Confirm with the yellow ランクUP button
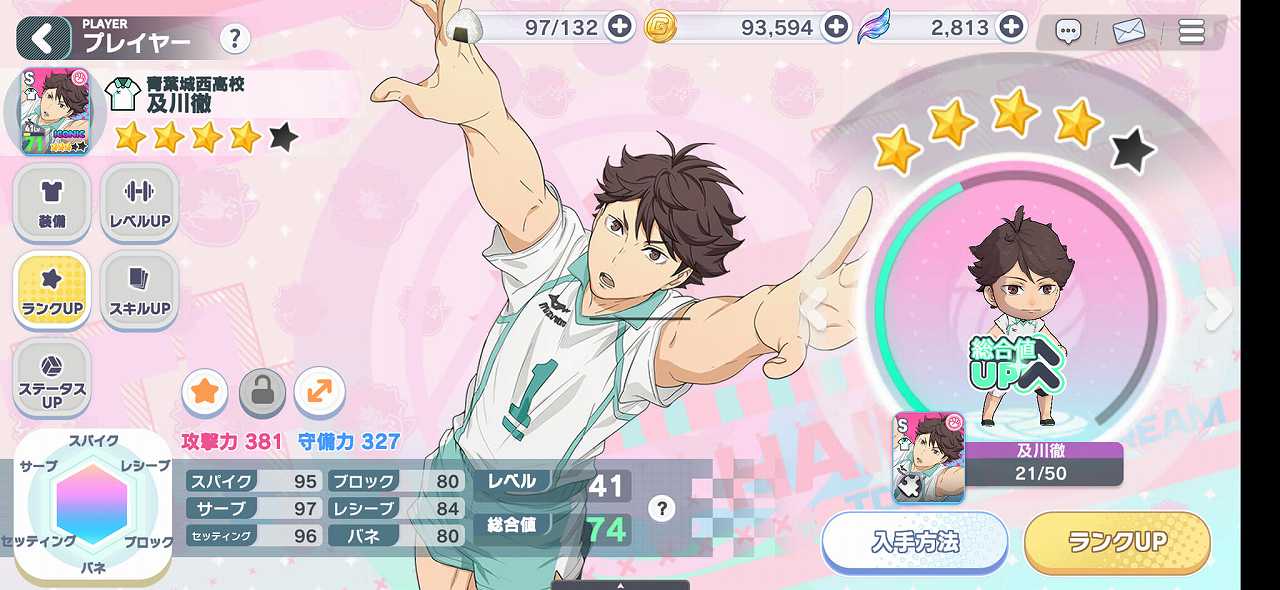Image resolution: width=1280 pixels, height=590 pixels. coord(1117,542)
